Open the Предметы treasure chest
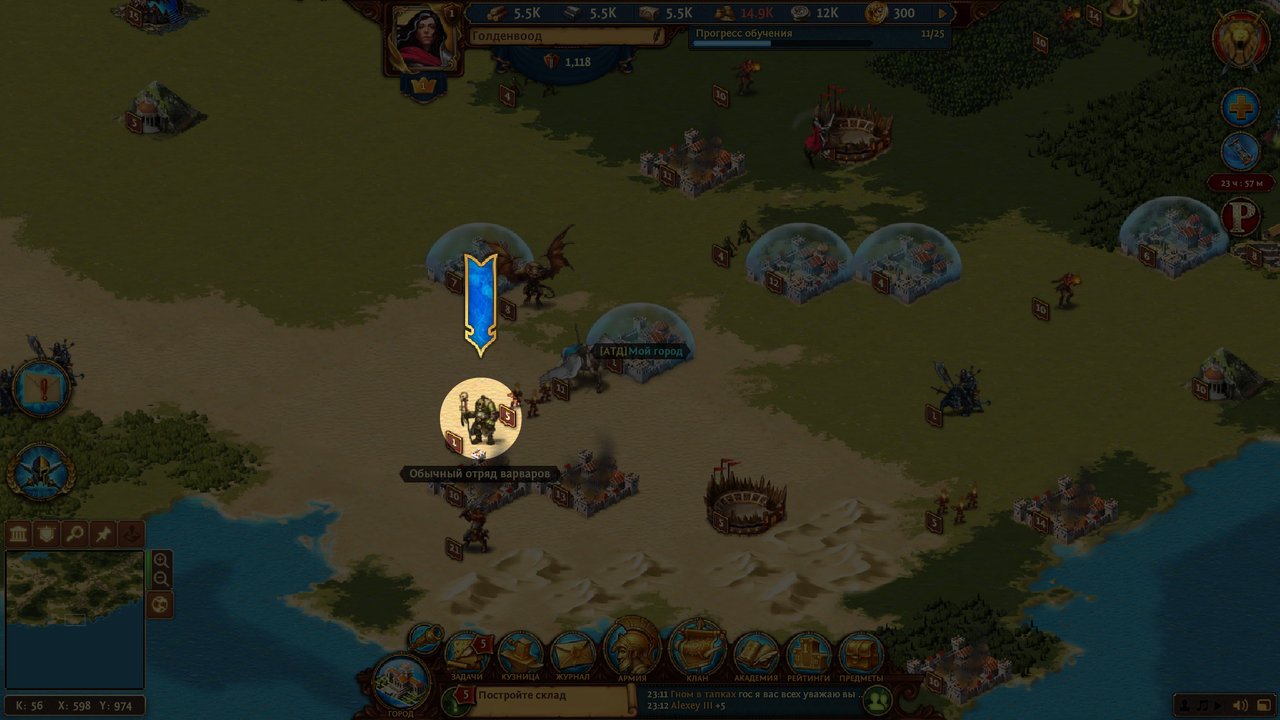 click(x=861, y=655)
